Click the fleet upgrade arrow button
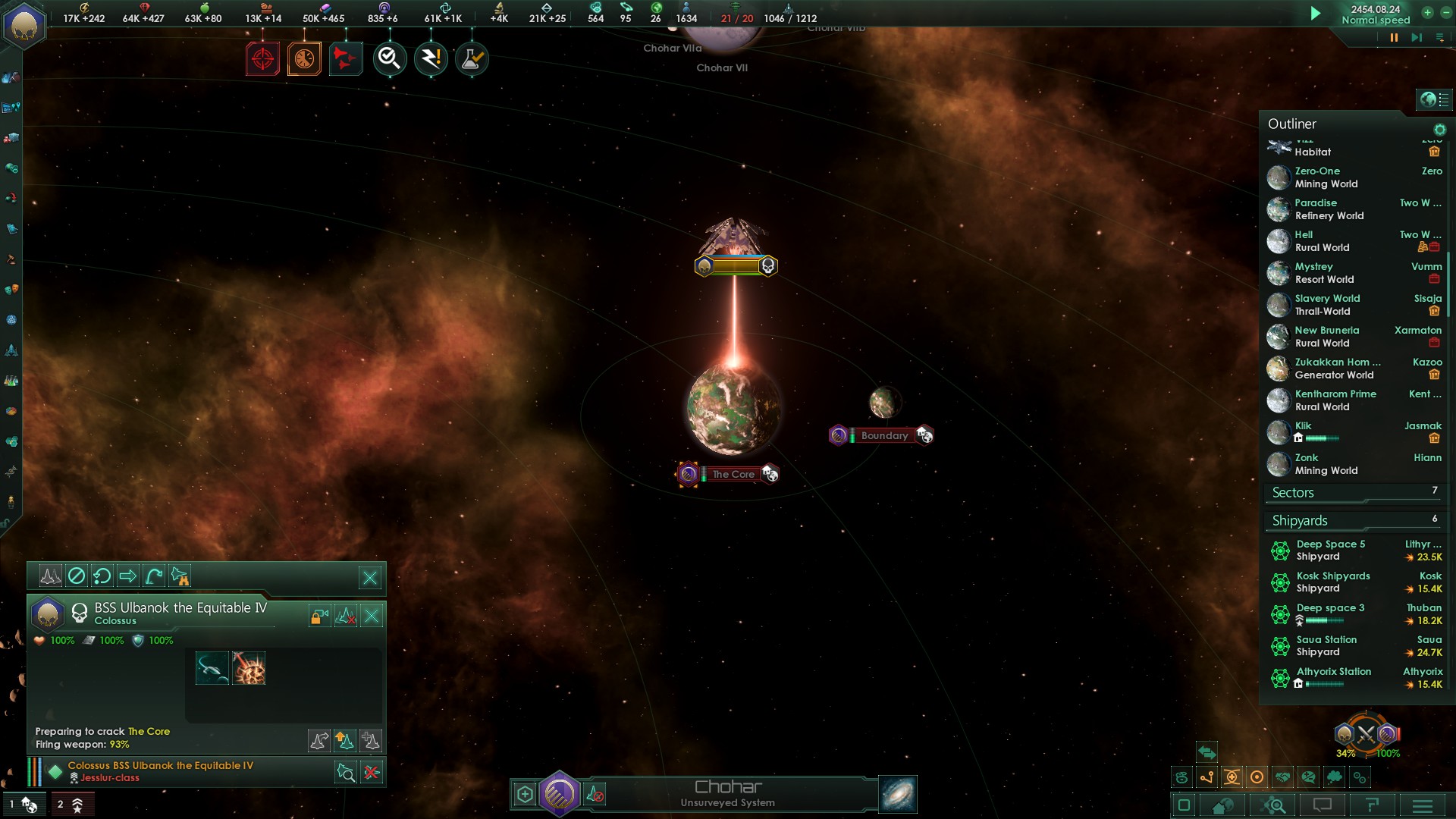1456x819 pixels. [x=344, y=740]
